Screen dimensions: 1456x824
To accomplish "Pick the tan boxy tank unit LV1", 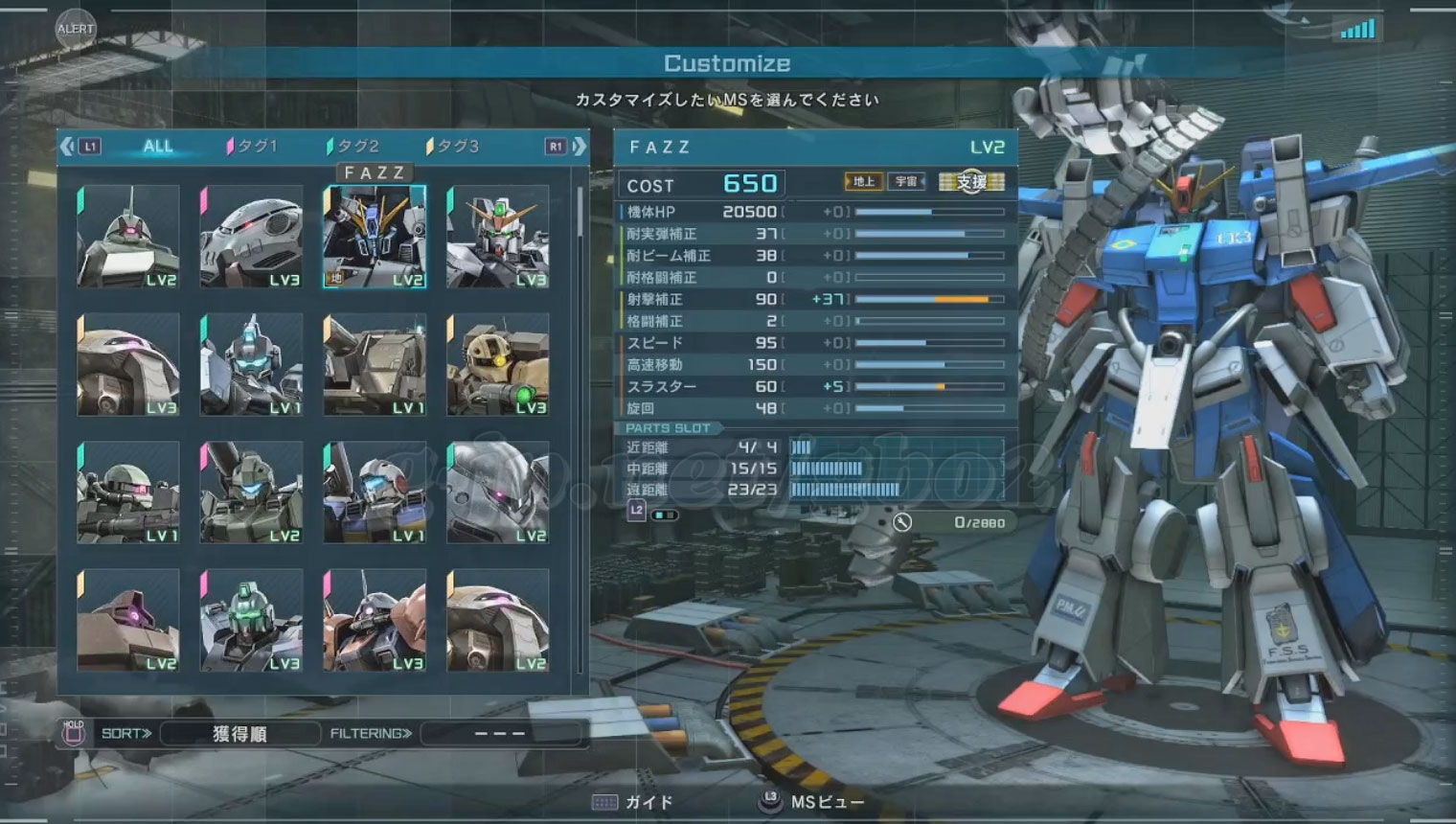I will tap(375, 365).
